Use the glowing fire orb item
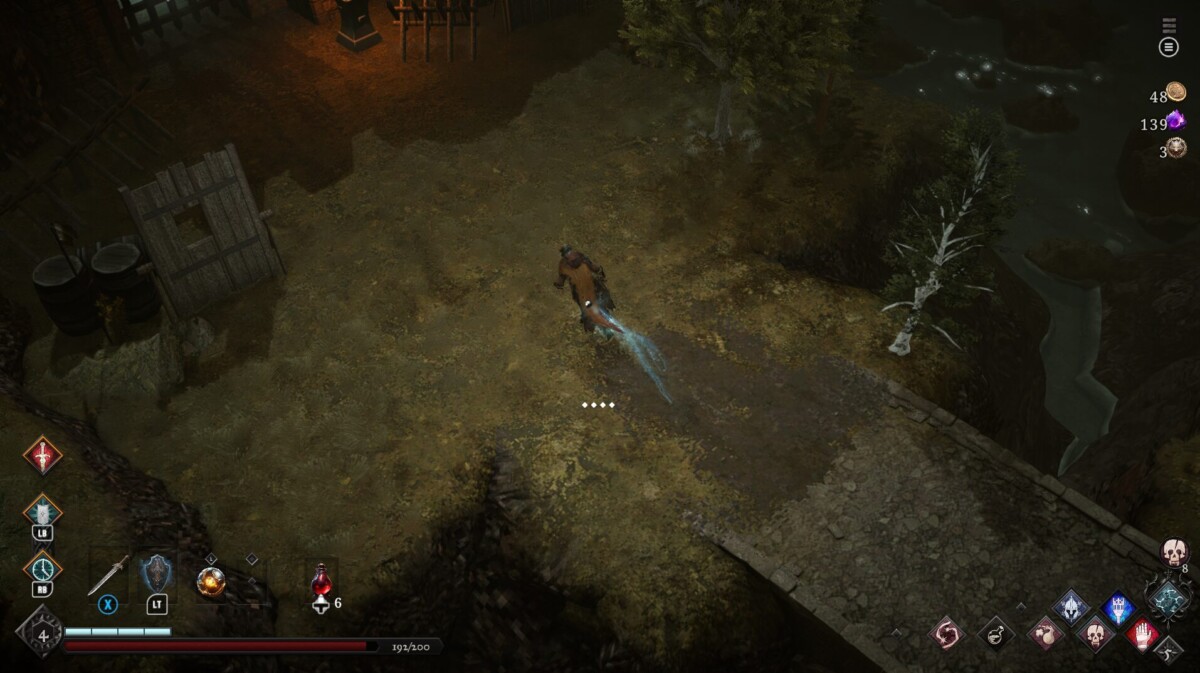The height and width of the screenshot is (673, 1200). point(210,580)
